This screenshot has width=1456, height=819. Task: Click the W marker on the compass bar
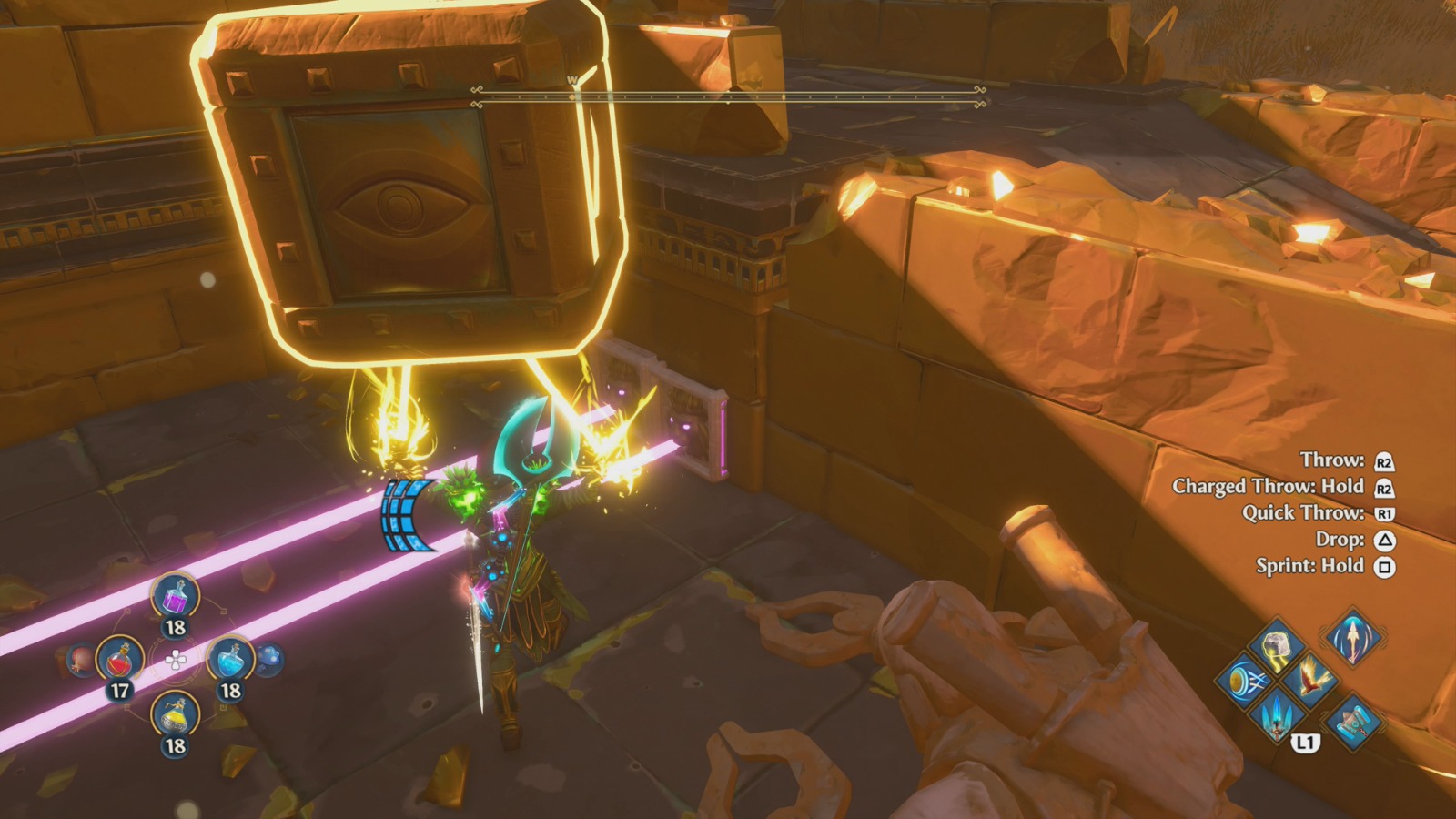pyautogui.click(x=571, y=80)
